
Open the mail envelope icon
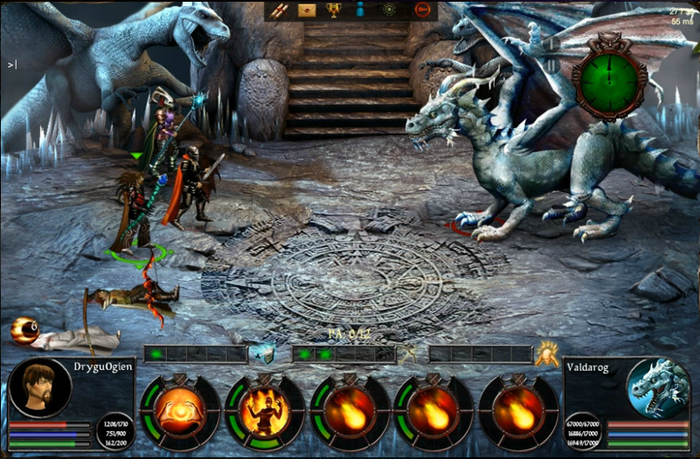306,10
